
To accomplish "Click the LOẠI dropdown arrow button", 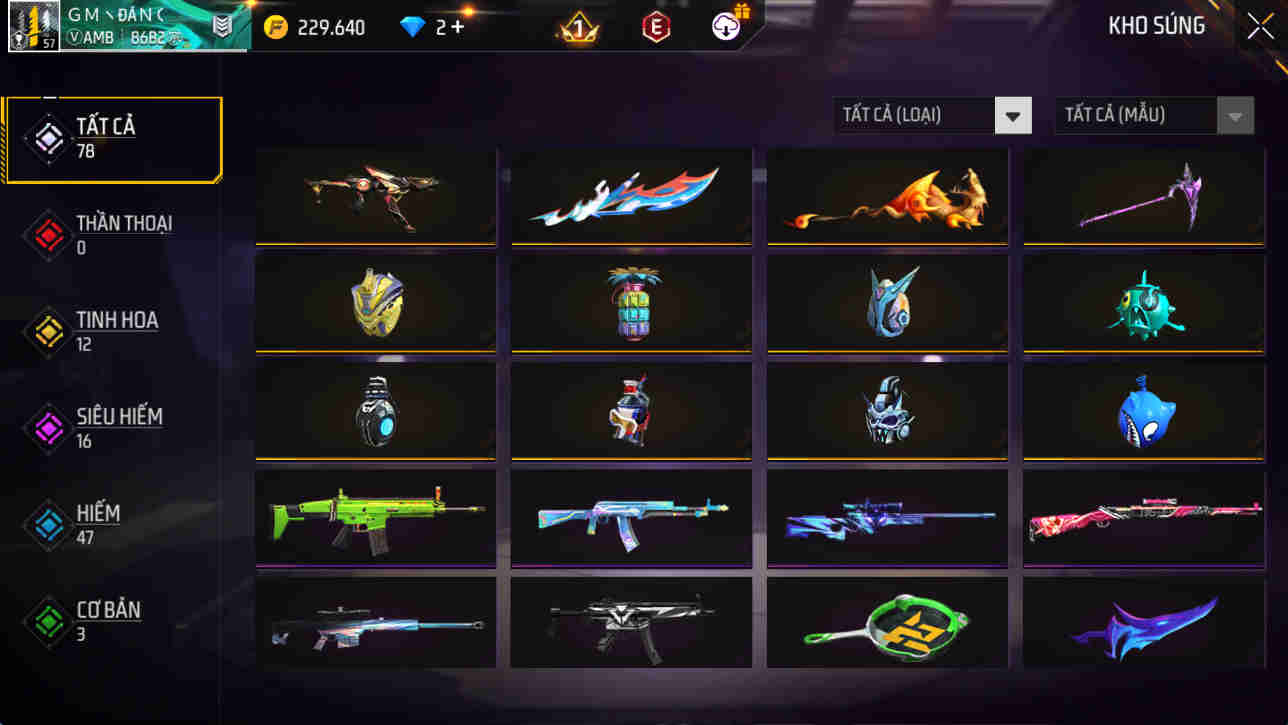I will click(1013, 115).
